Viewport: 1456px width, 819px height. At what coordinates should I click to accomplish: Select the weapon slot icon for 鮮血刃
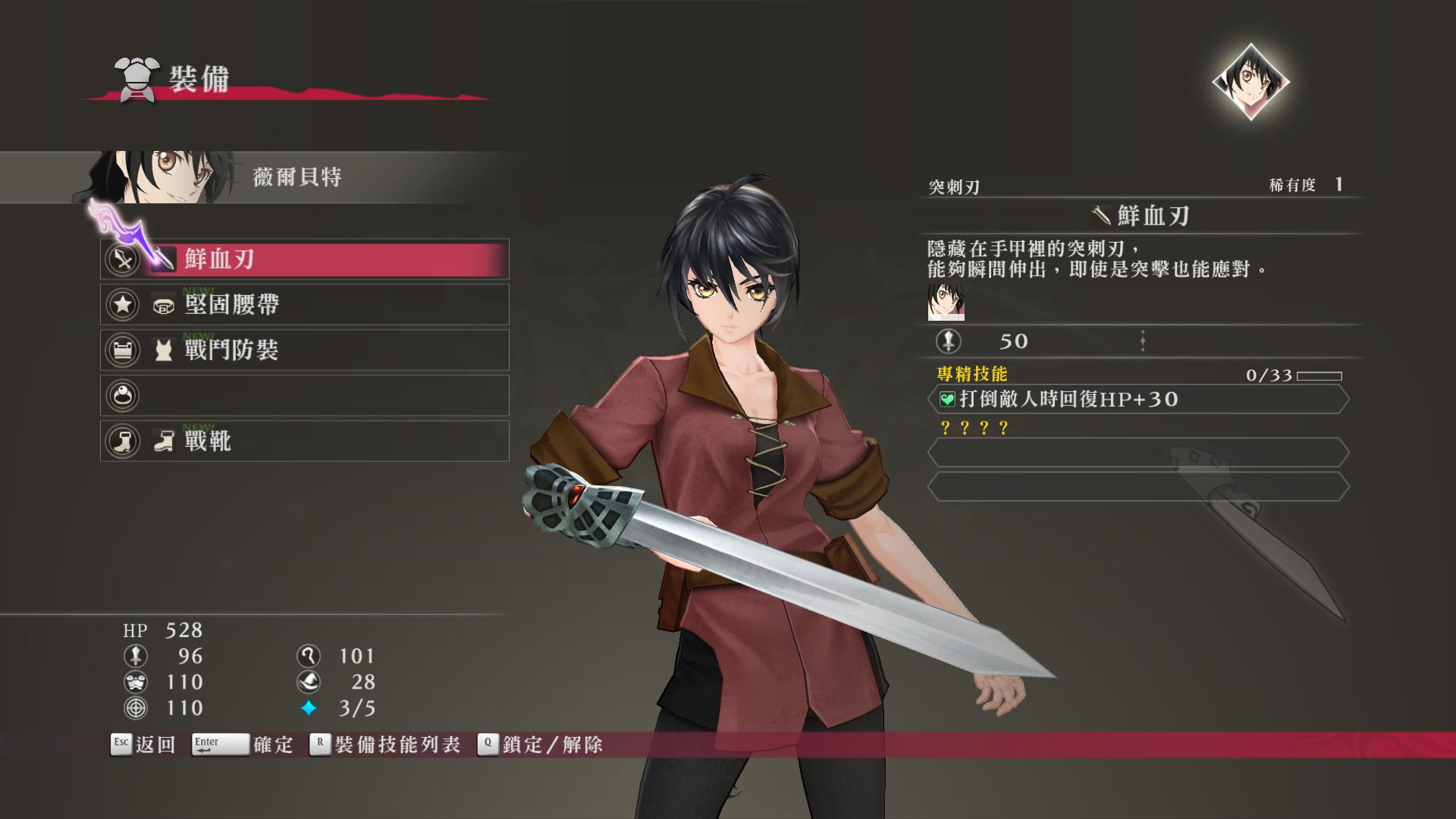tap(121, 259)
